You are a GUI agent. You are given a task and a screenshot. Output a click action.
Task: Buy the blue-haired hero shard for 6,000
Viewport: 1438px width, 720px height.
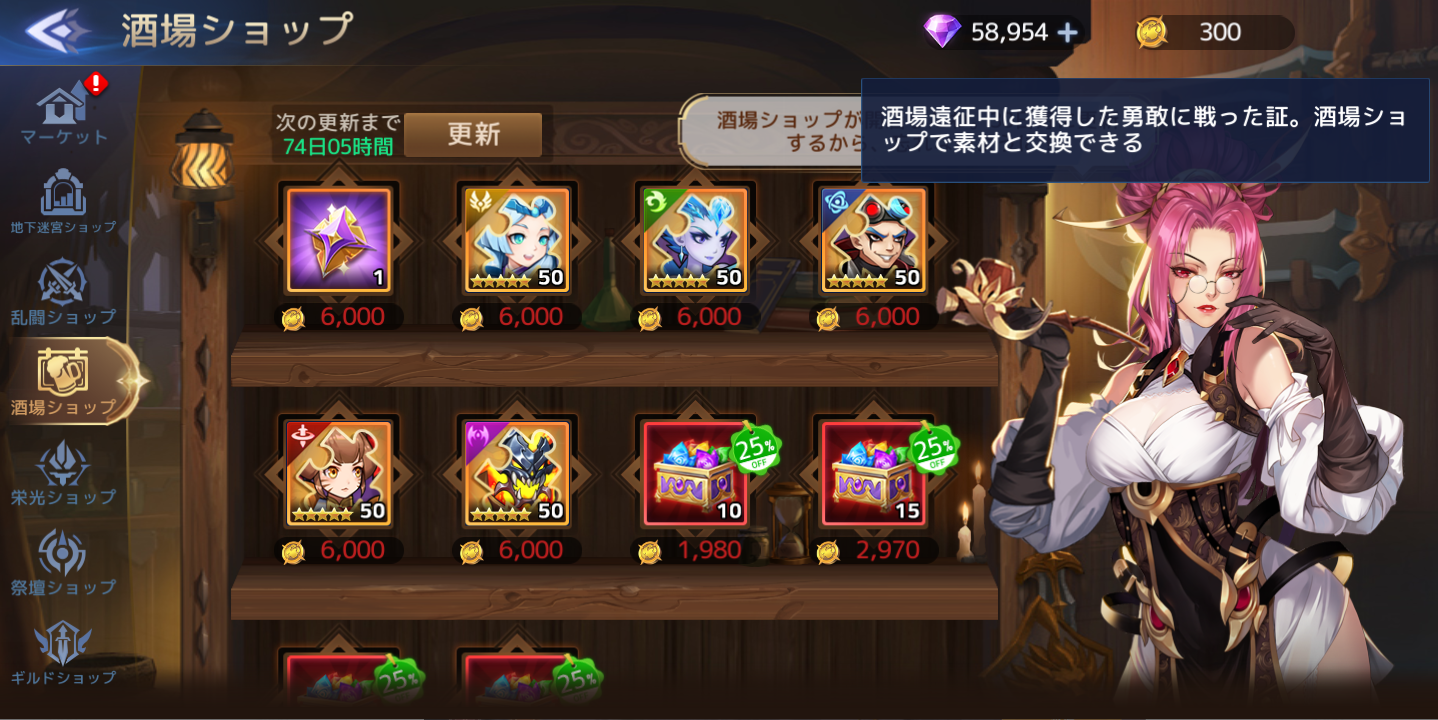coord(517,239)
